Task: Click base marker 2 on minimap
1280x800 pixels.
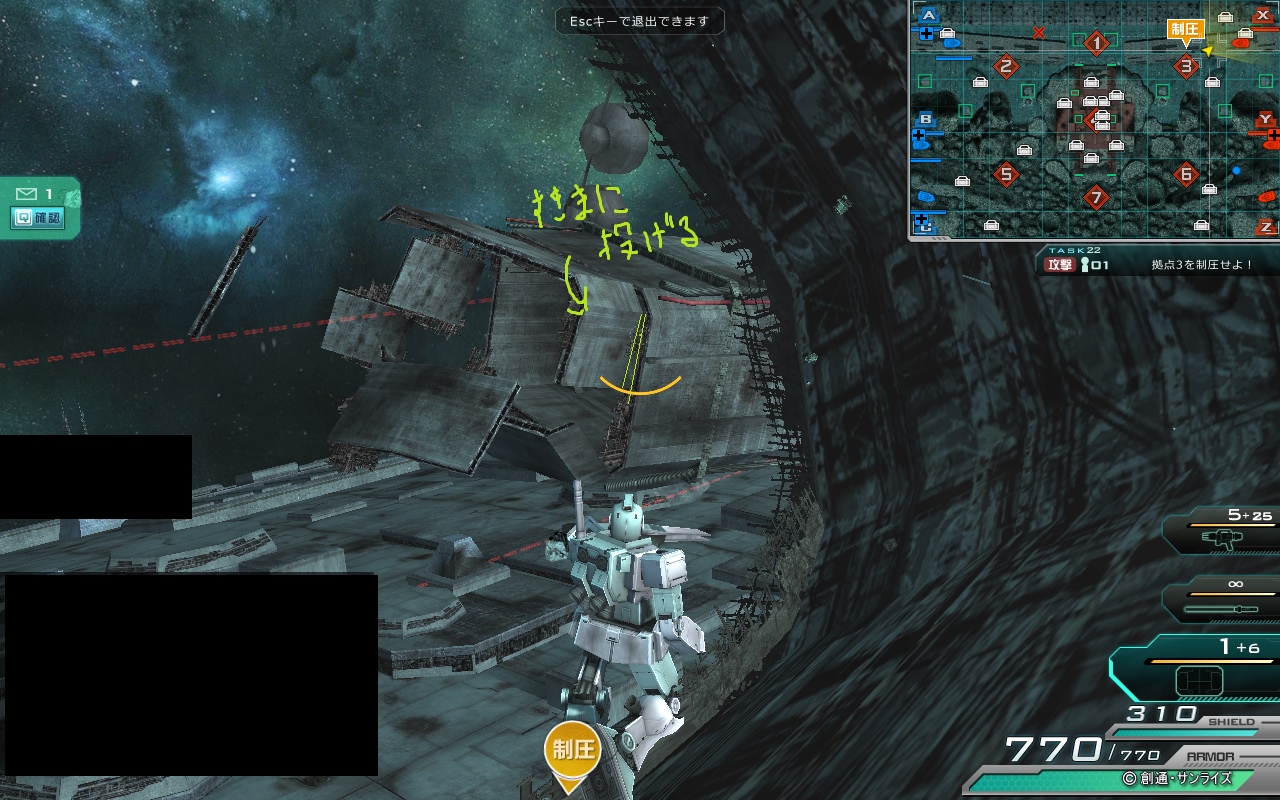Action: pyautogui.click(x=1006, y=67)
